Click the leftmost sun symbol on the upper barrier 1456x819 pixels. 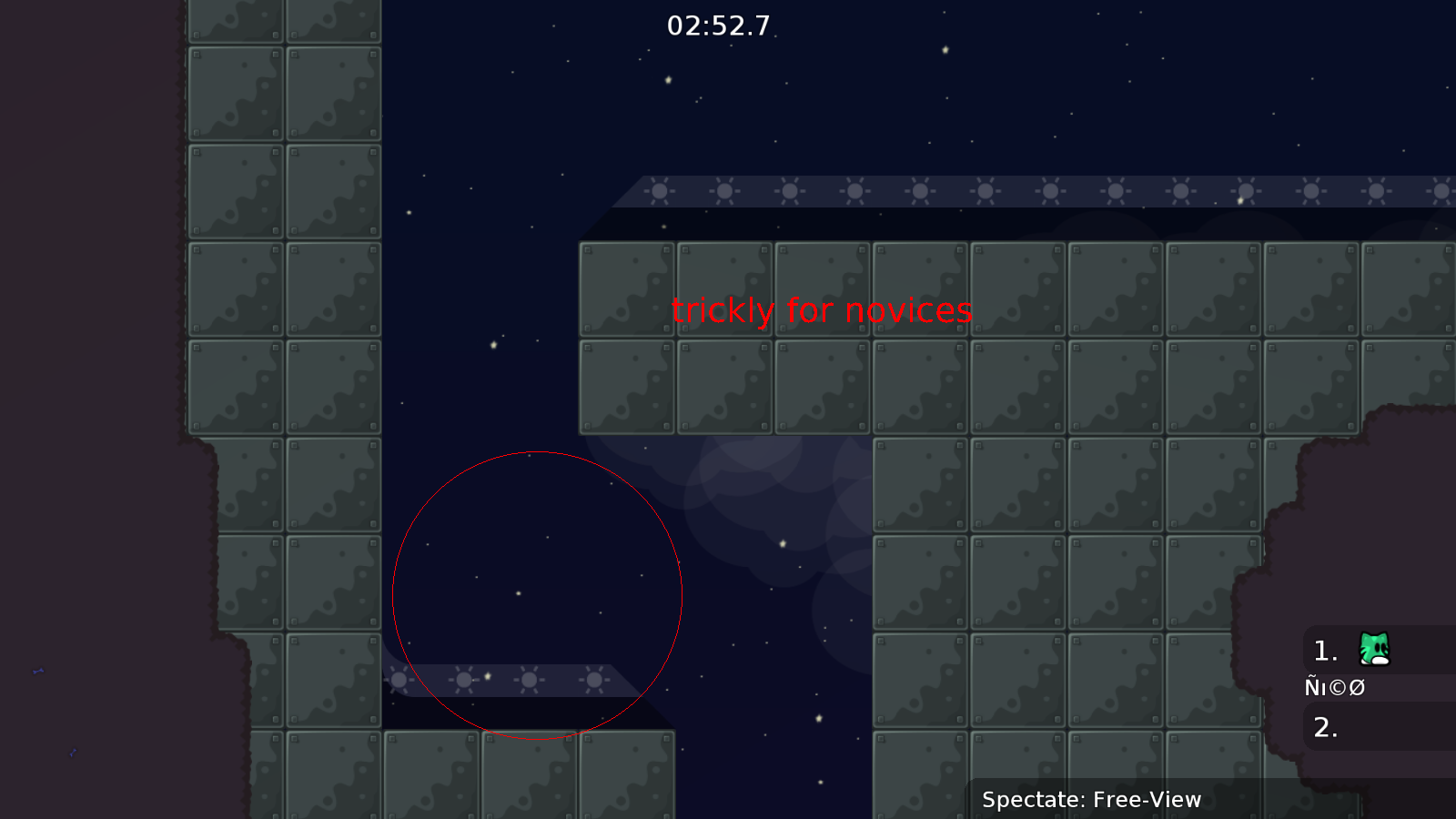(659, 191)
